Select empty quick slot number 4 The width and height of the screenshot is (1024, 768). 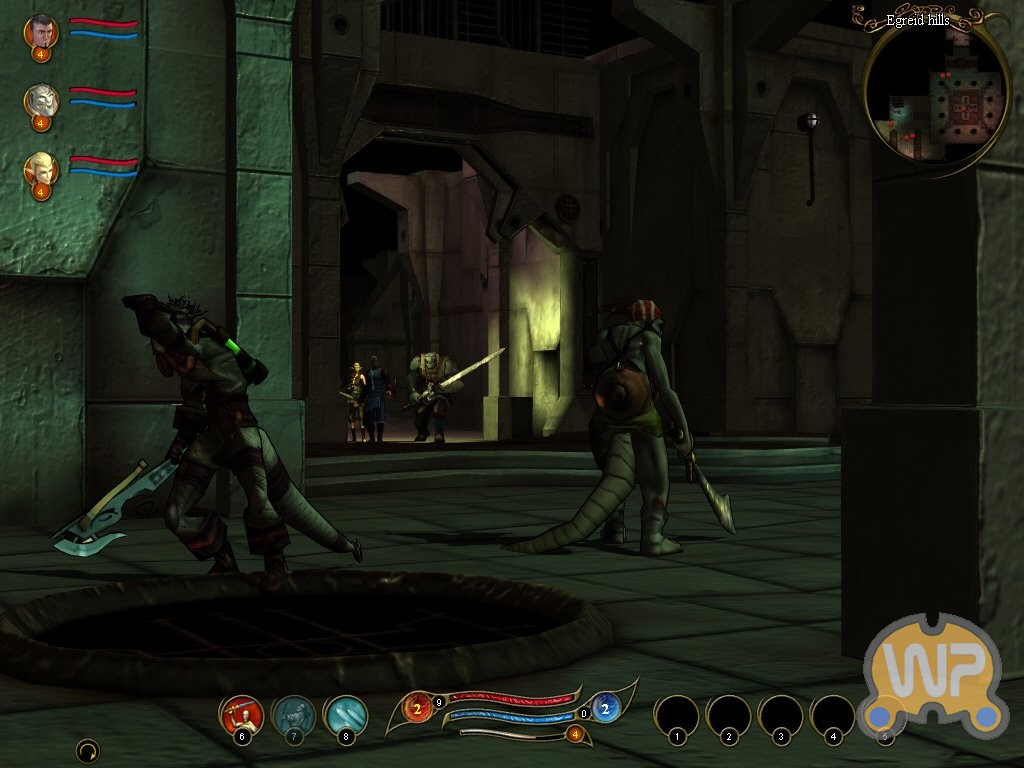[x=833, y=716]
